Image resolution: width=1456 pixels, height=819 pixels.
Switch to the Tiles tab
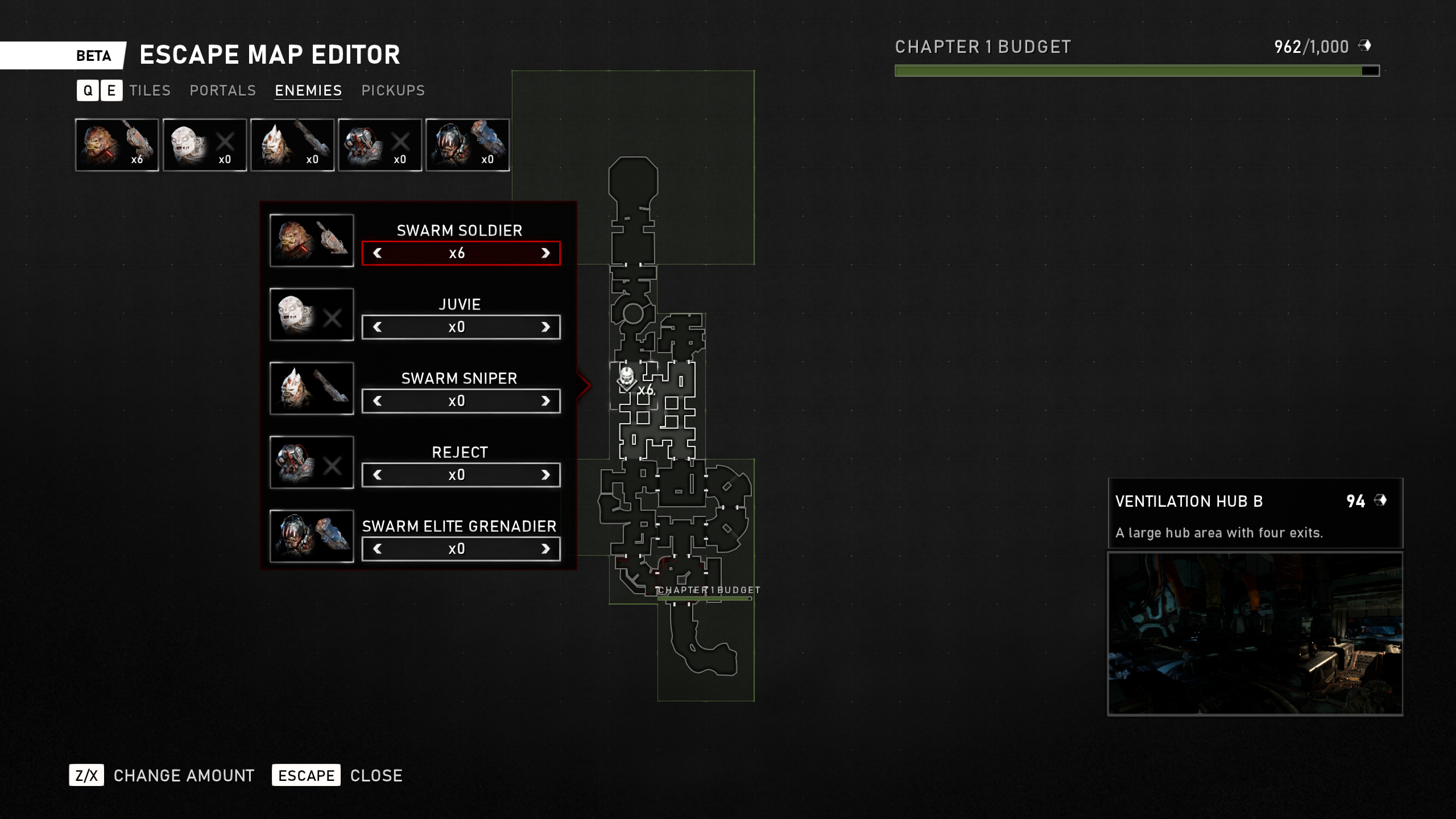[x=150, y=90]
